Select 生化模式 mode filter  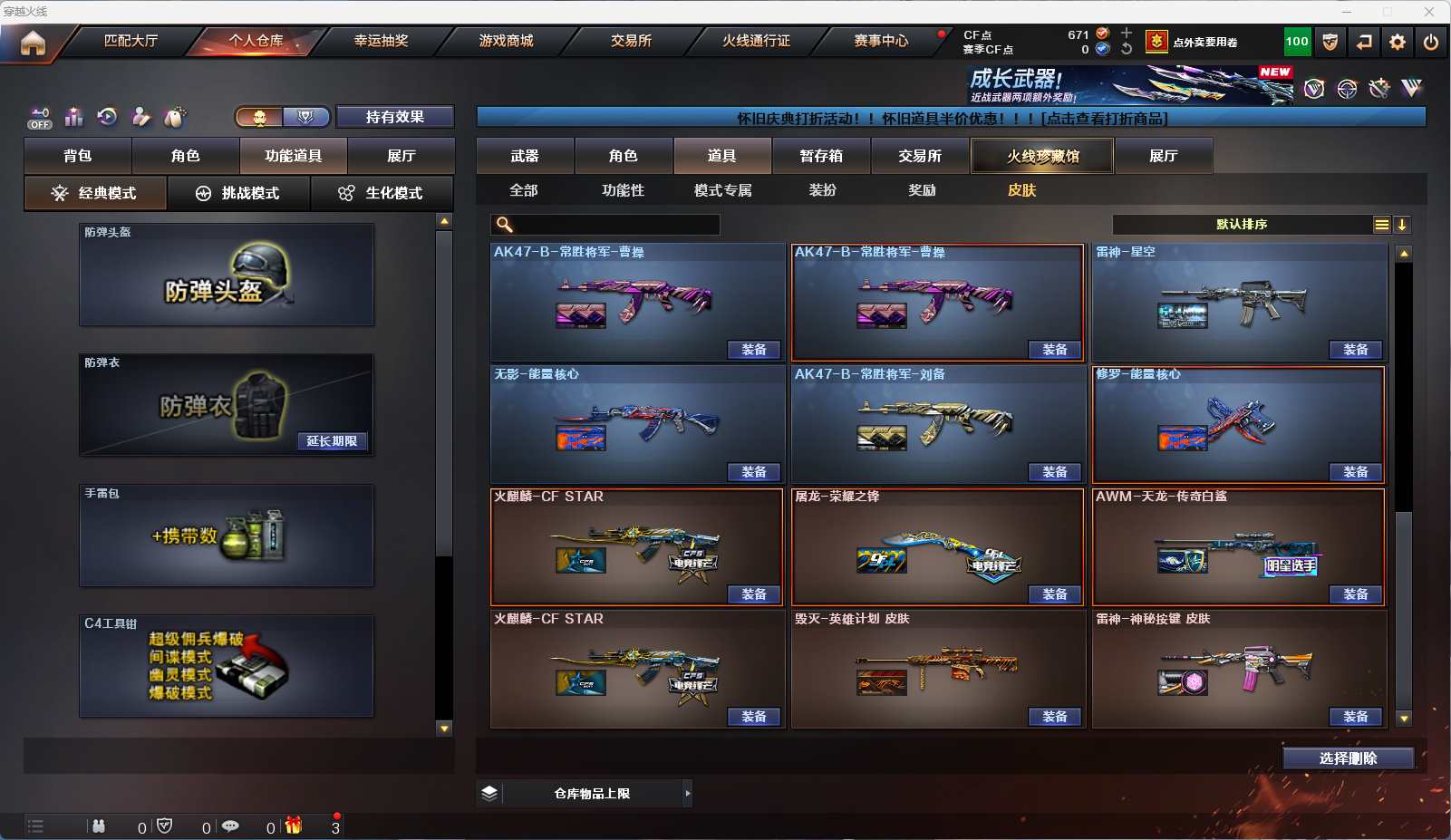[382, 193]
